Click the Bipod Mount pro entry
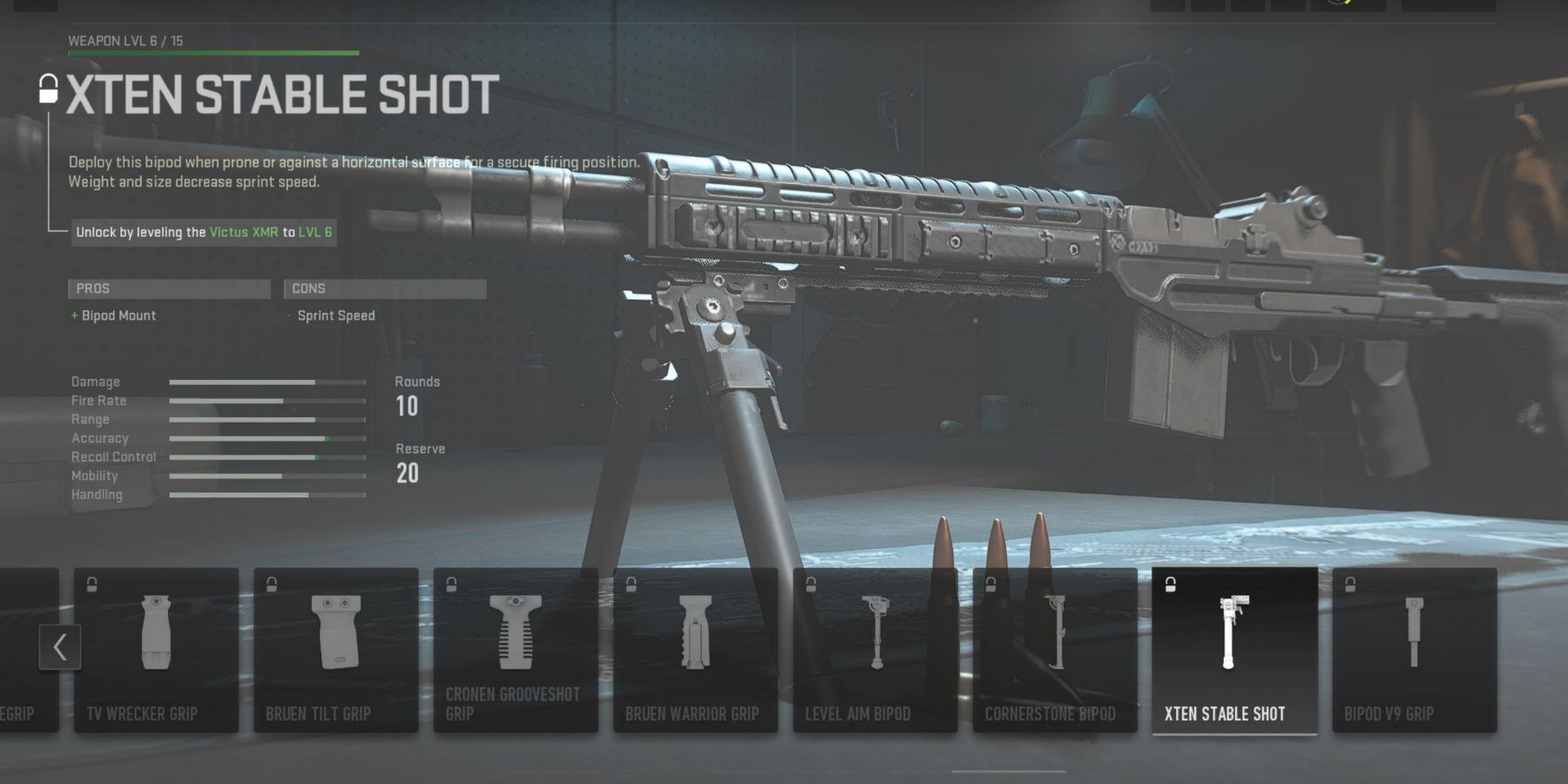This screenshot has height=784, width=1568. click(119, 315)
